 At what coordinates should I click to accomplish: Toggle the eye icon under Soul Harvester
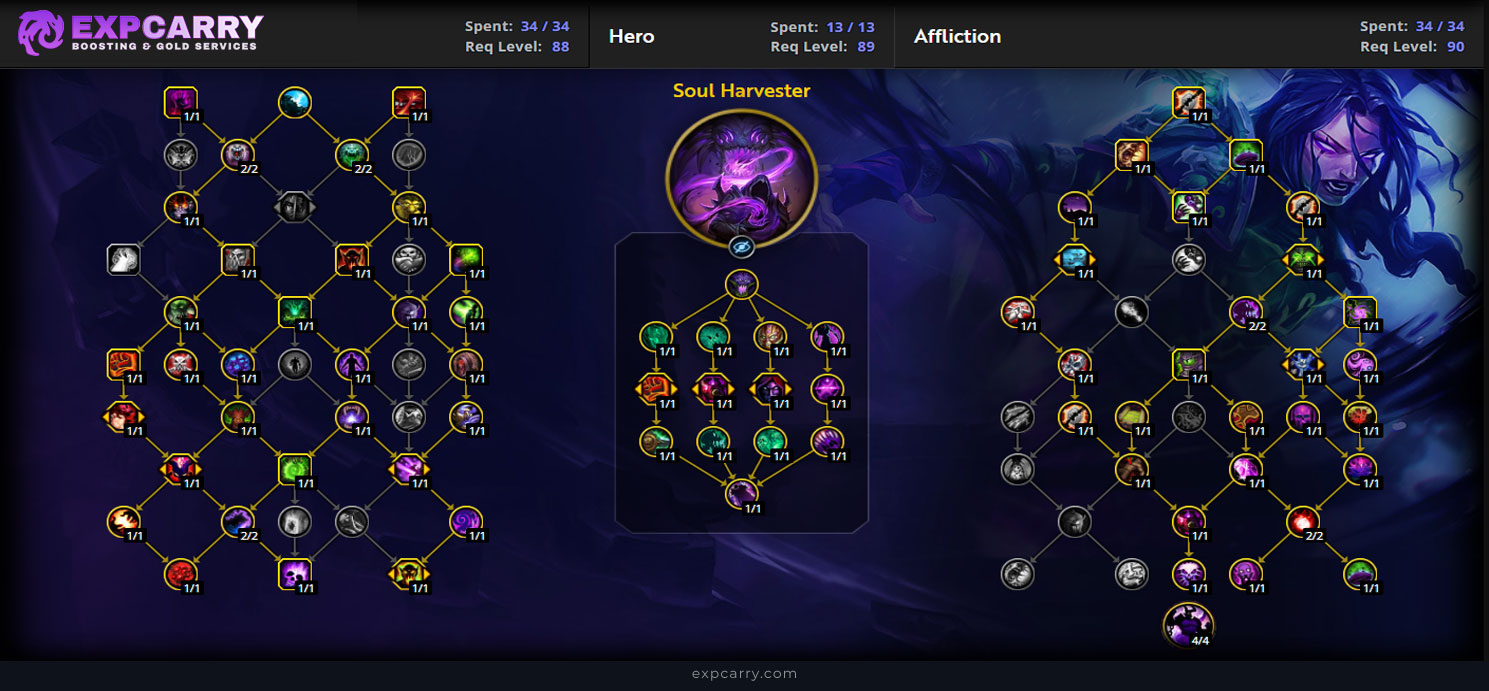[741, 247]
